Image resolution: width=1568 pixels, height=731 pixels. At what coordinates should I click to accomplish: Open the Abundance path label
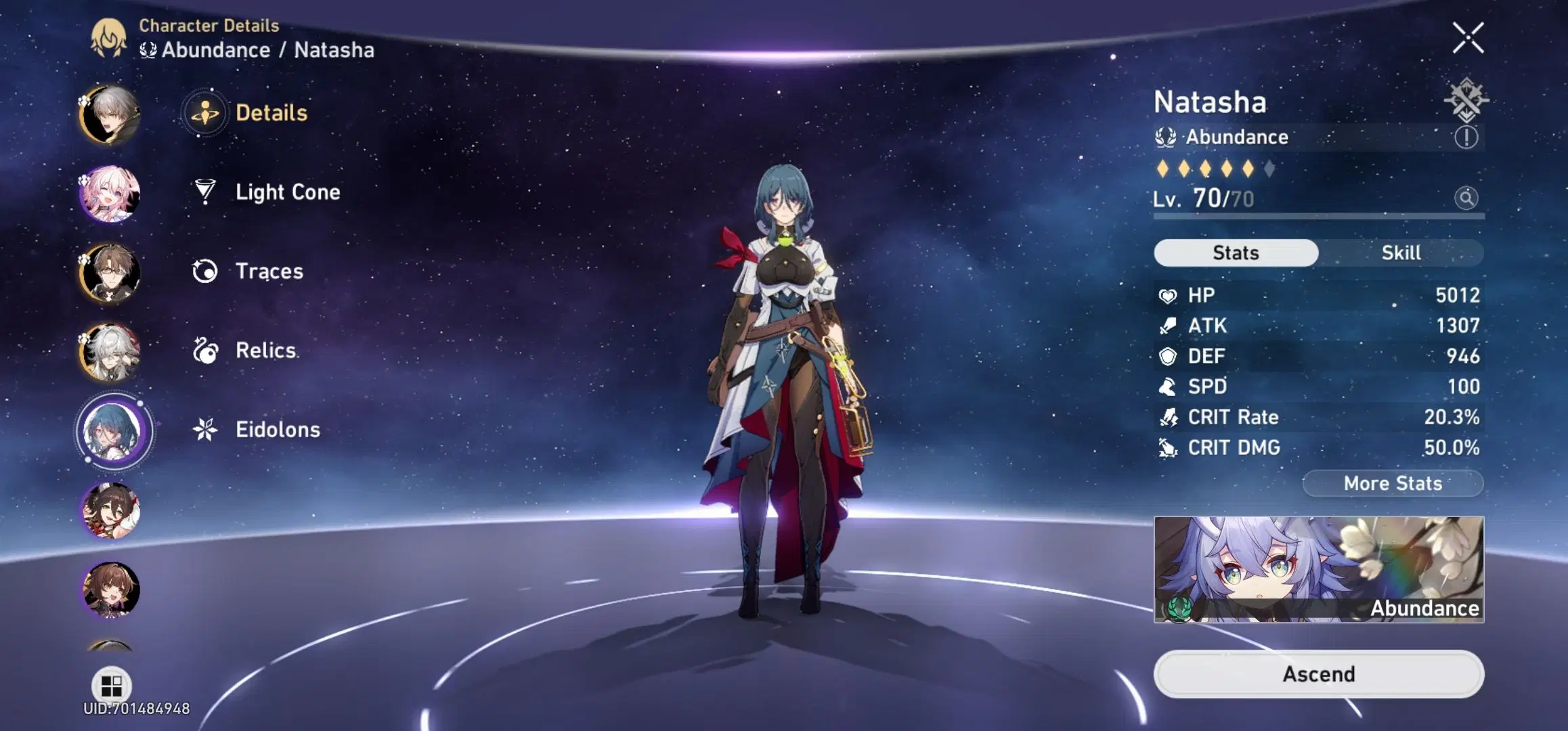(1225, 137)
